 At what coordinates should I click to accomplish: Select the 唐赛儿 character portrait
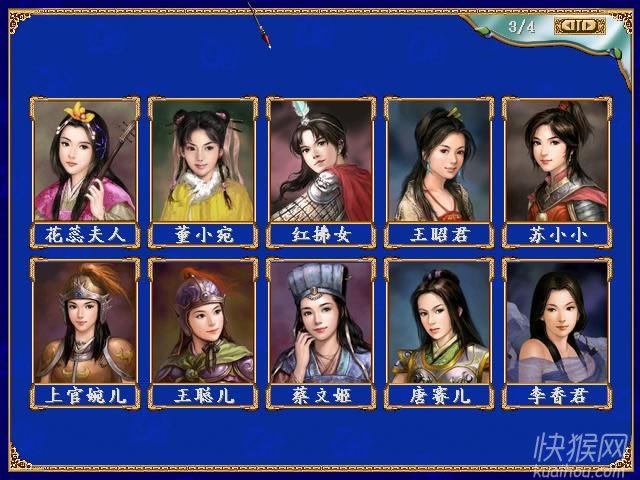[438, 321]
